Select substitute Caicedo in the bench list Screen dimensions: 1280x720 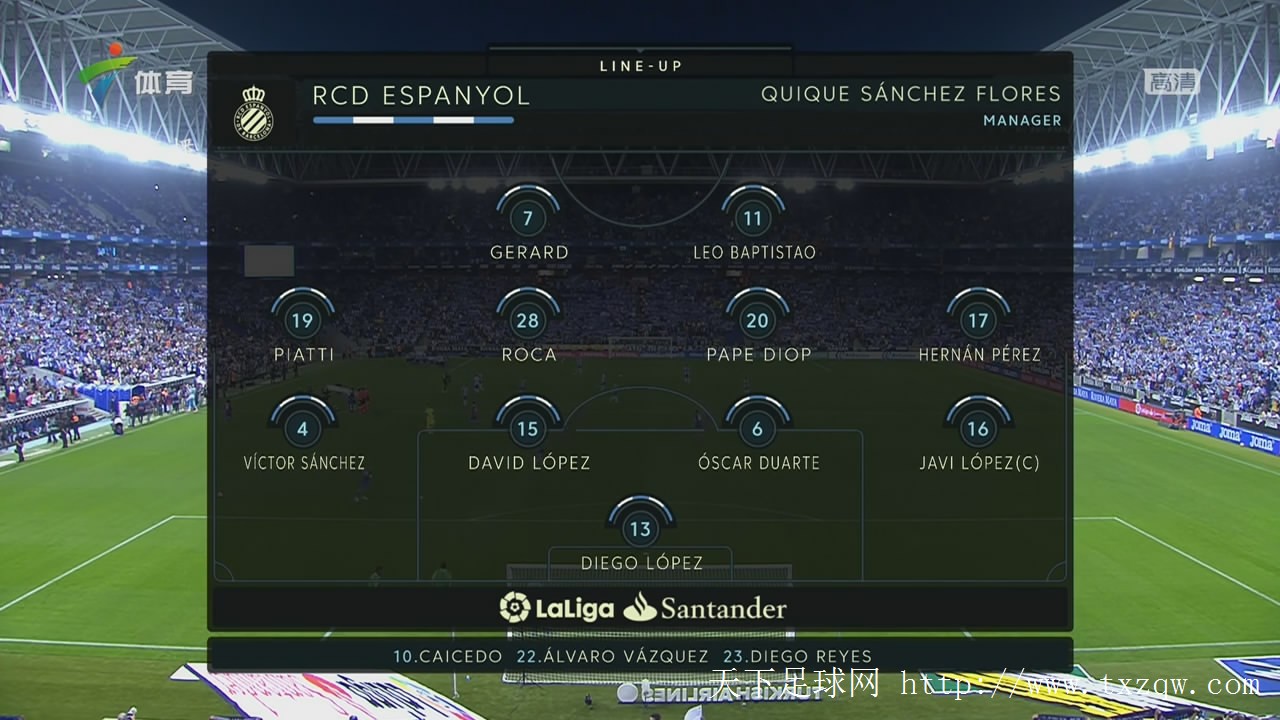click(x=448, y=657)
